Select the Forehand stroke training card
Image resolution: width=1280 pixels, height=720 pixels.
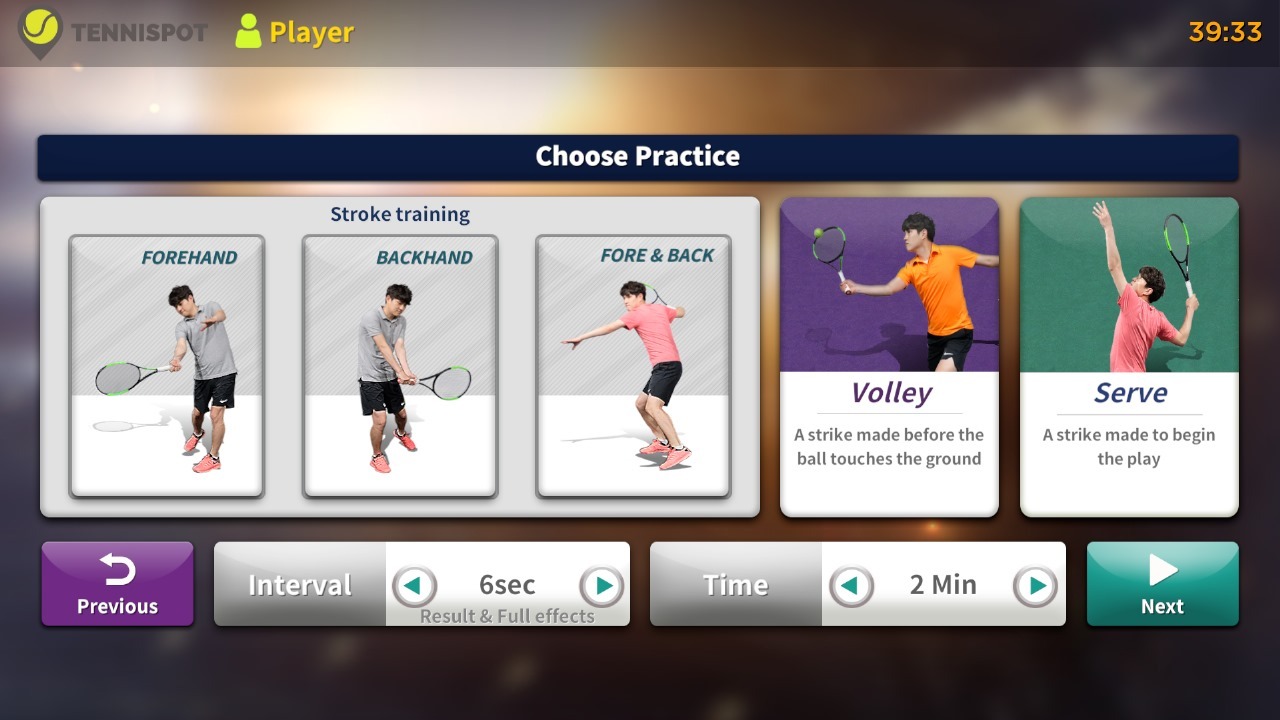[x=166, y=366]
